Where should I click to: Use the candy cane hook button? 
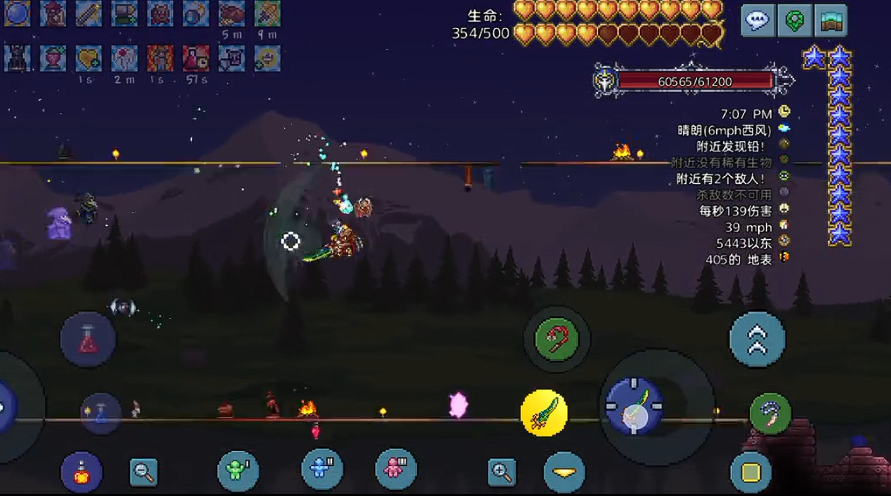[x=557, y=340]
